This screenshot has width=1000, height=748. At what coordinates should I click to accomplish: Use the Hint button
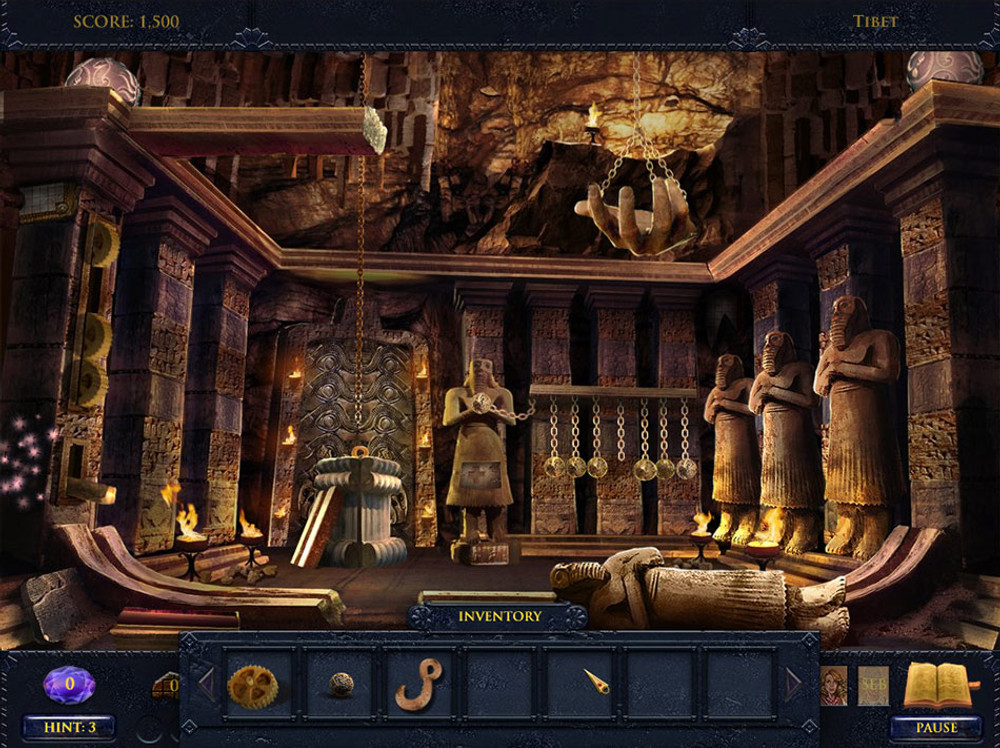tap(69, 727)
